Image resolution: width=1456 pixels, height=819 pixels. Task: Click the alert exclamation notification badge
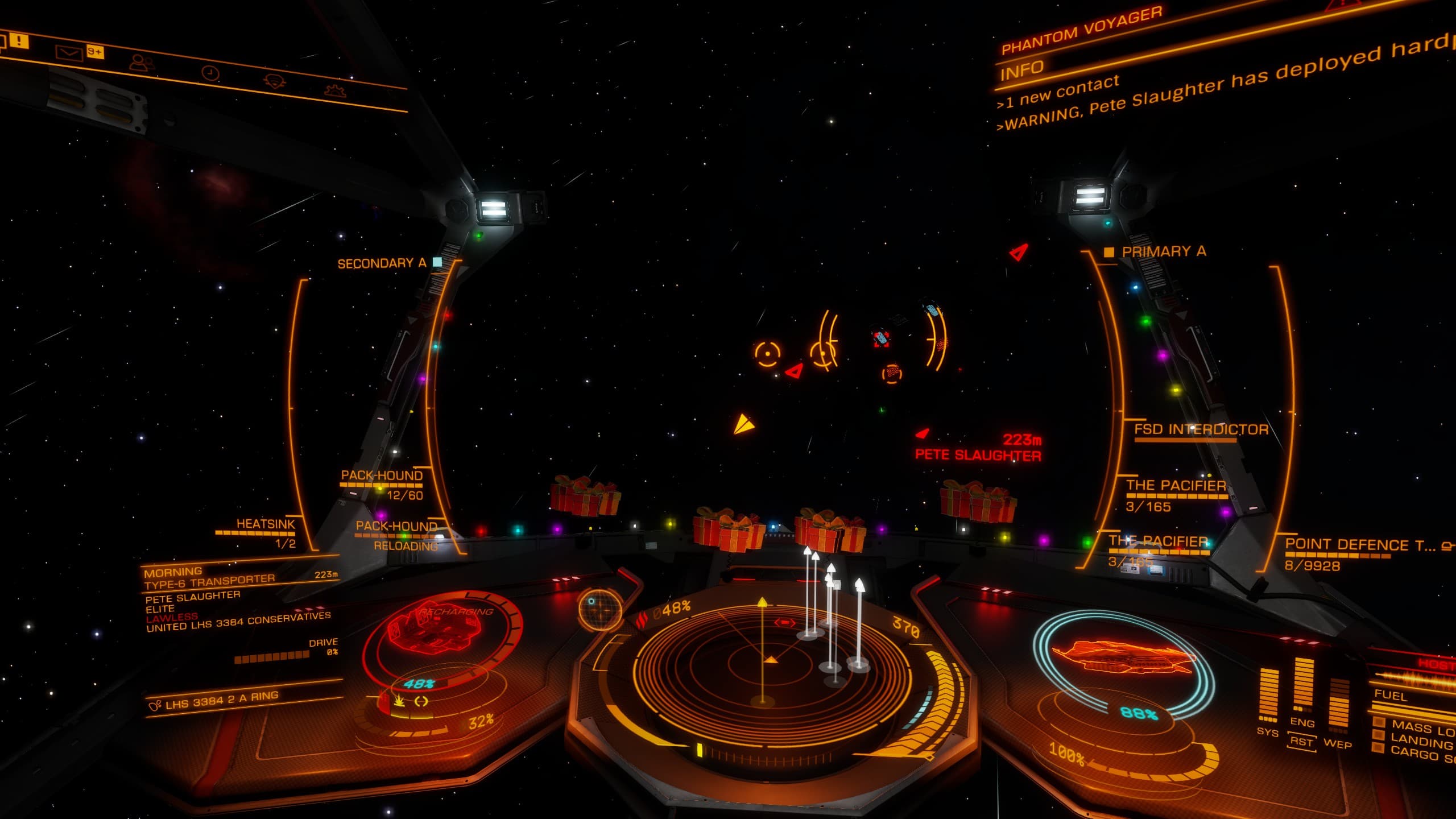(x=19, y=41)
